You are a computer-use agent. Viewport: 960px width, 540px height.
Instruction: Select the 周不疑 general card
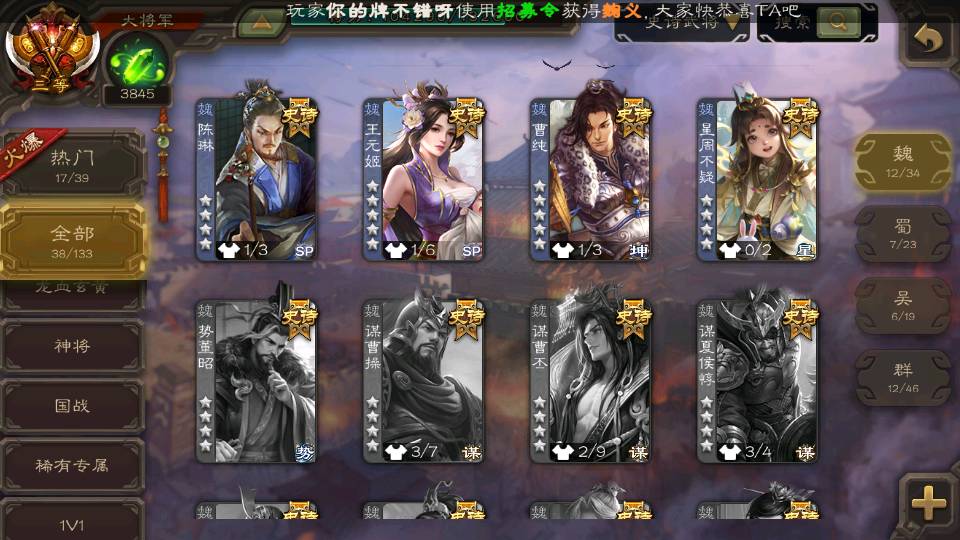(x=757, y=178)
